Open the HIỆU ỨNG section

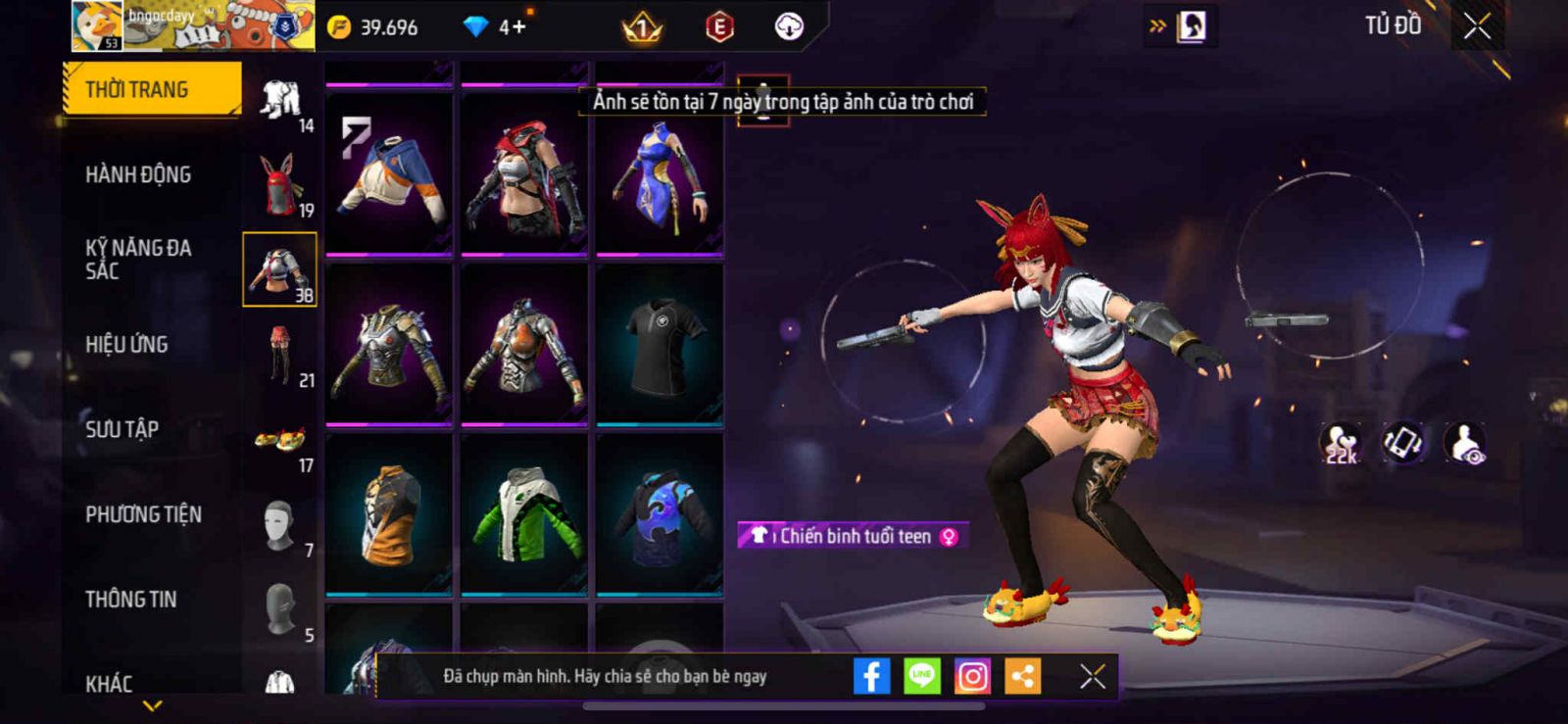point(126,345)
